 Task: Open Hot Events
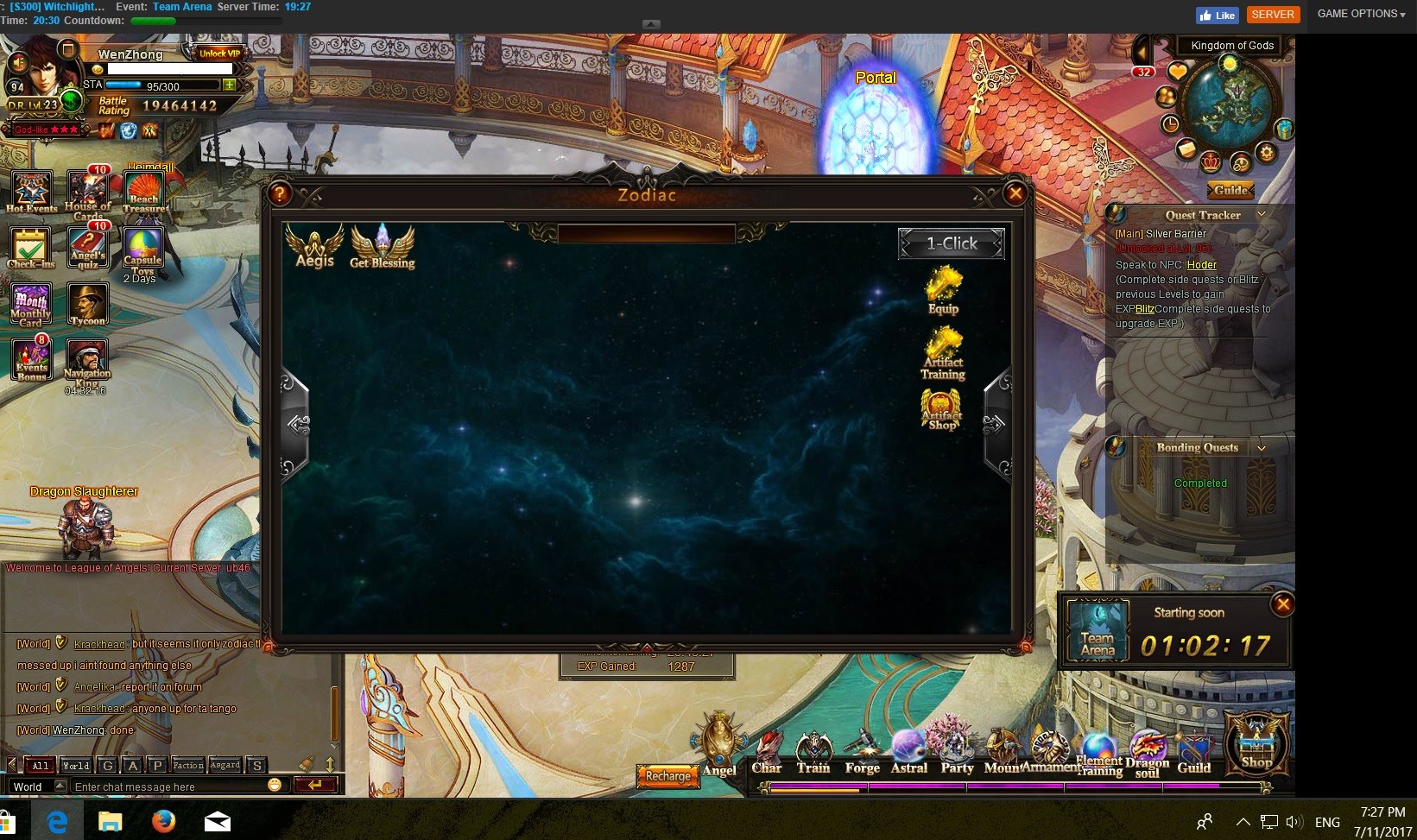click(x=31, y=192)
